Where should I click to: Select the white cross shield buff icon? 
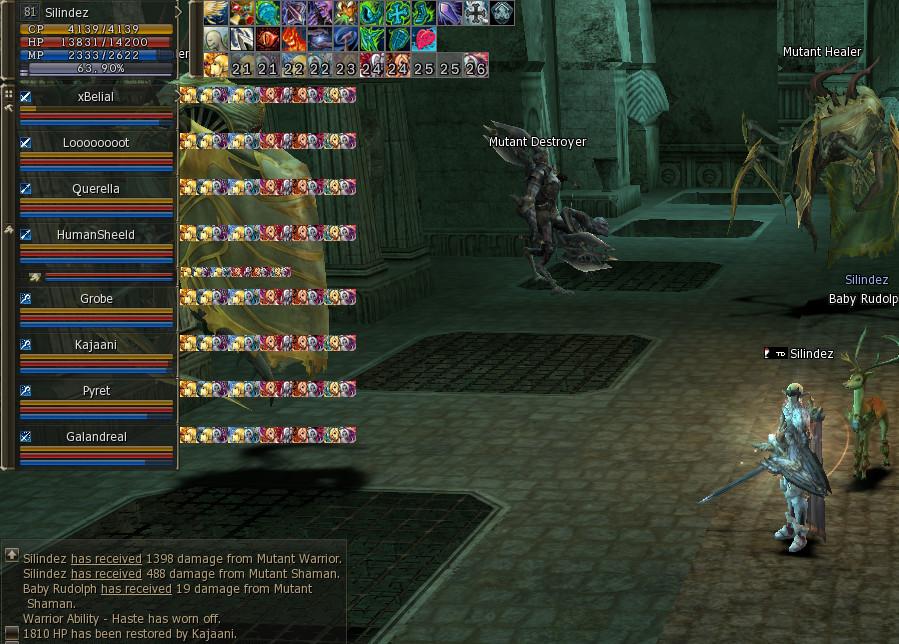476,13
